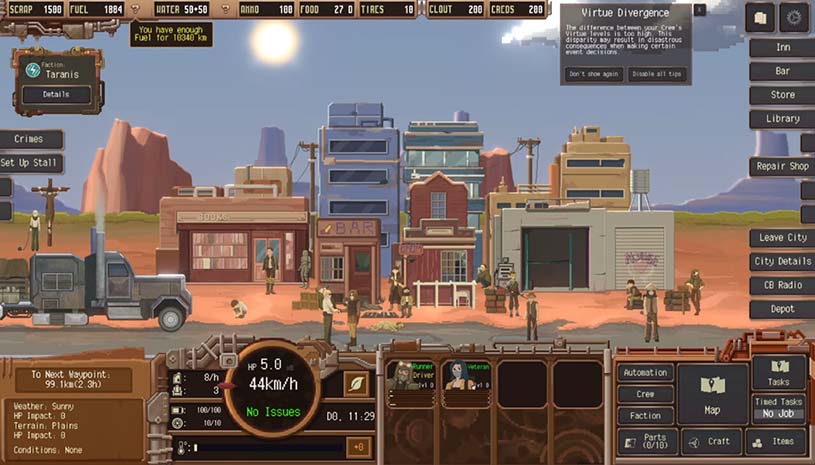View Taranis faction Details

[56, 95]
